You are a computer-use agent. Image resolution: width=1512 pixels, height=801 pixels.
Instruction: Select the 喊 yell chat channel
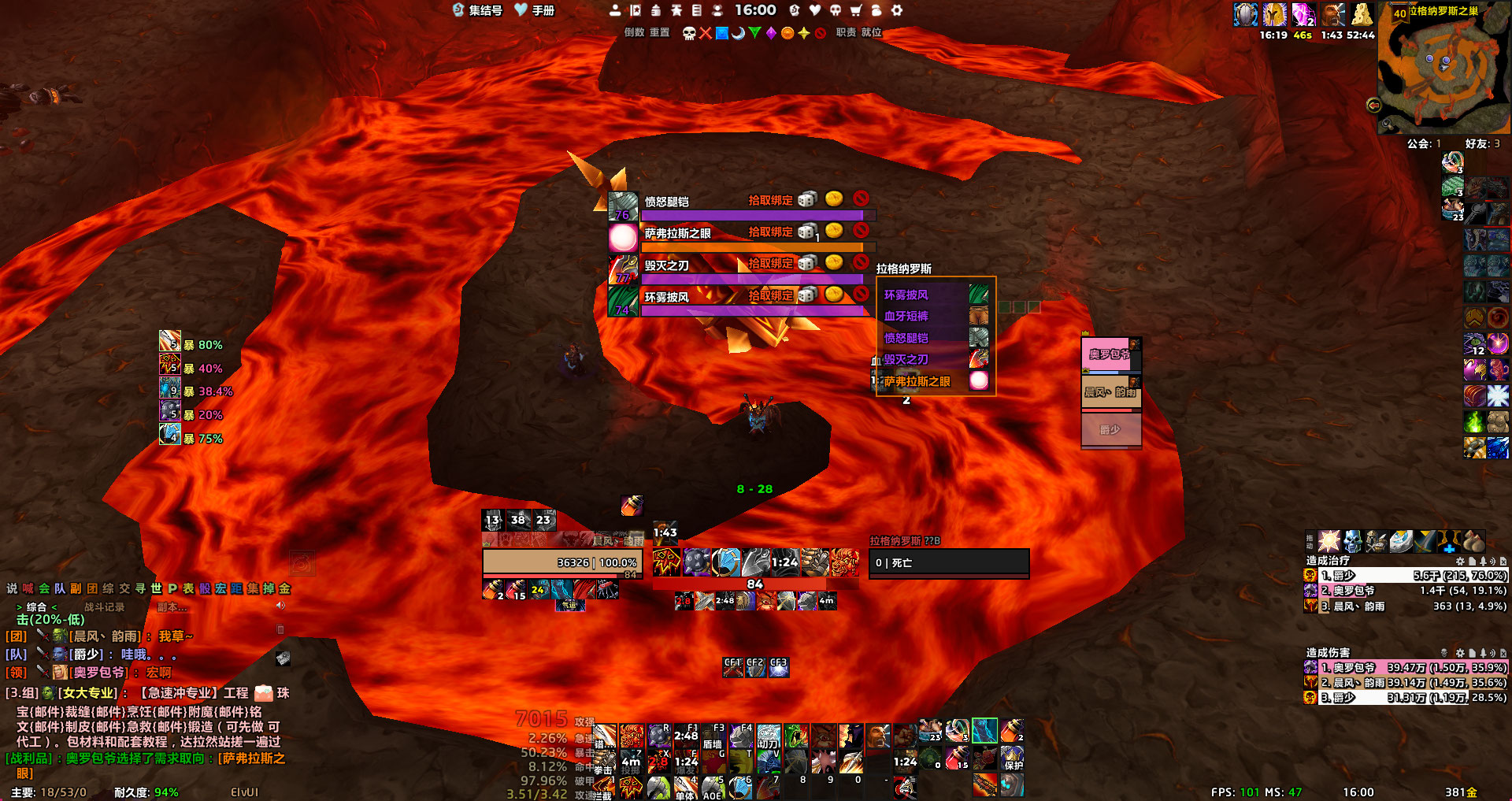28,588
